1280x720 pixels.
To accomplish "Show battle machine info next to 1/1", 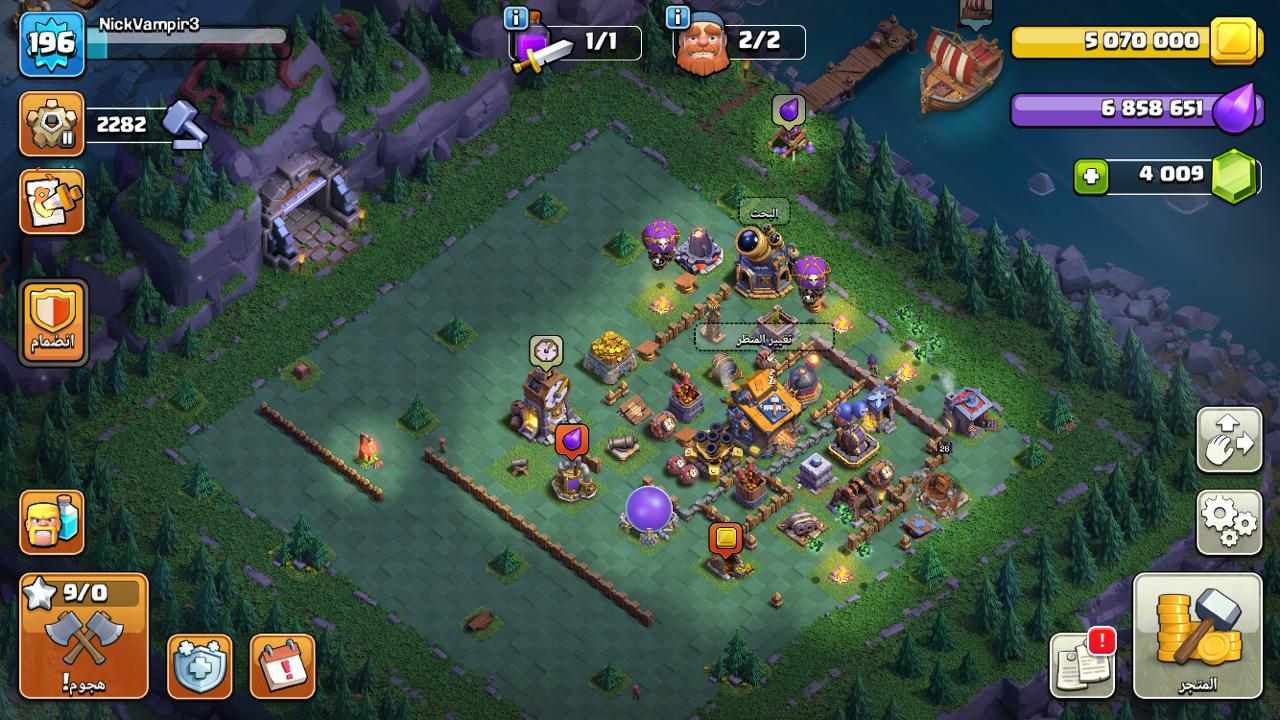I will point(516,18).
